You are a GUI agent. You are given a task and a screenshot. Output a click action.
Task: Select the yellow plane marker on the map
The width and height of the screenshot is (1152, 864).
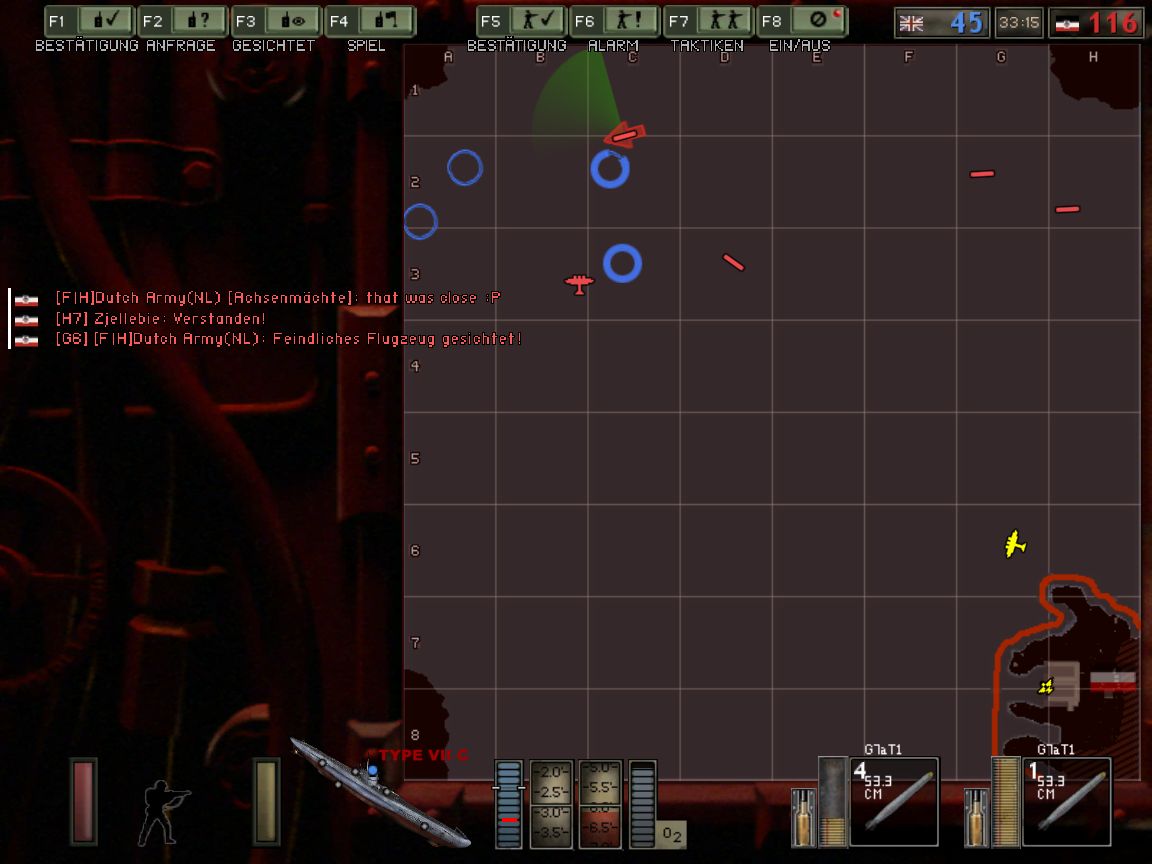(x=1015, y=544)
